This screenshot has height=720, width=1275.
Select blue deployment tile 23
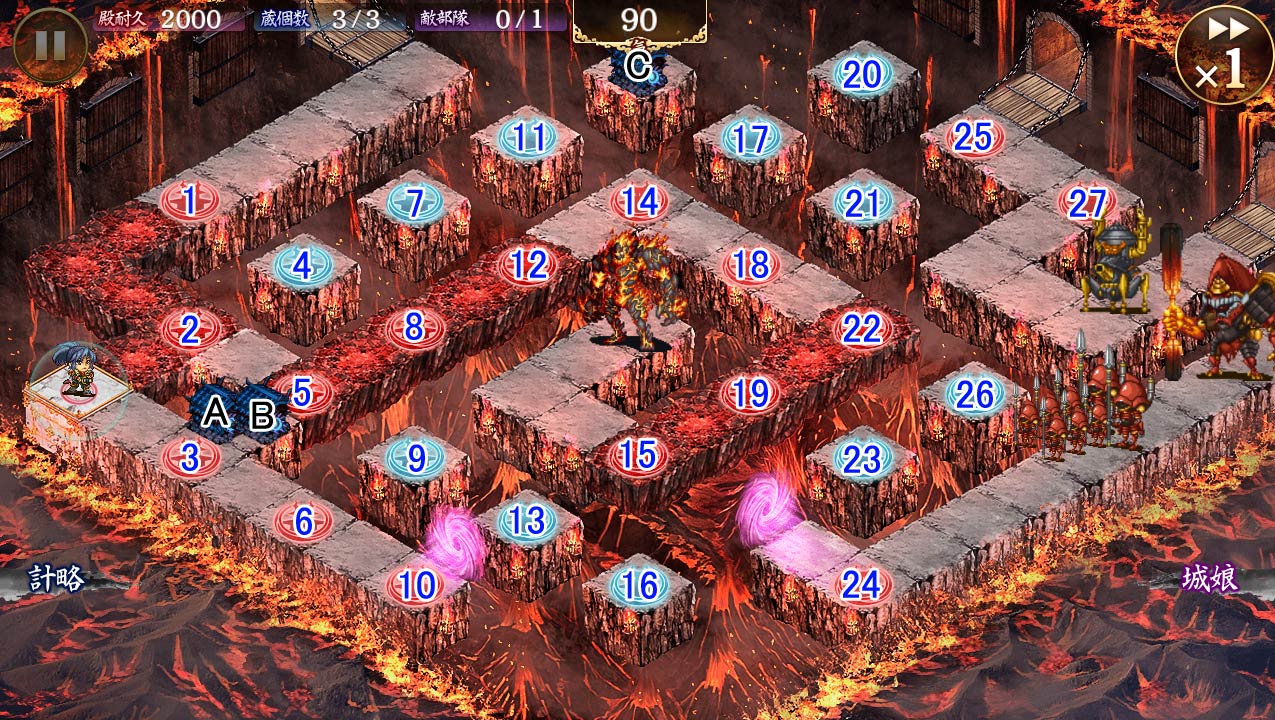point(862,458)
